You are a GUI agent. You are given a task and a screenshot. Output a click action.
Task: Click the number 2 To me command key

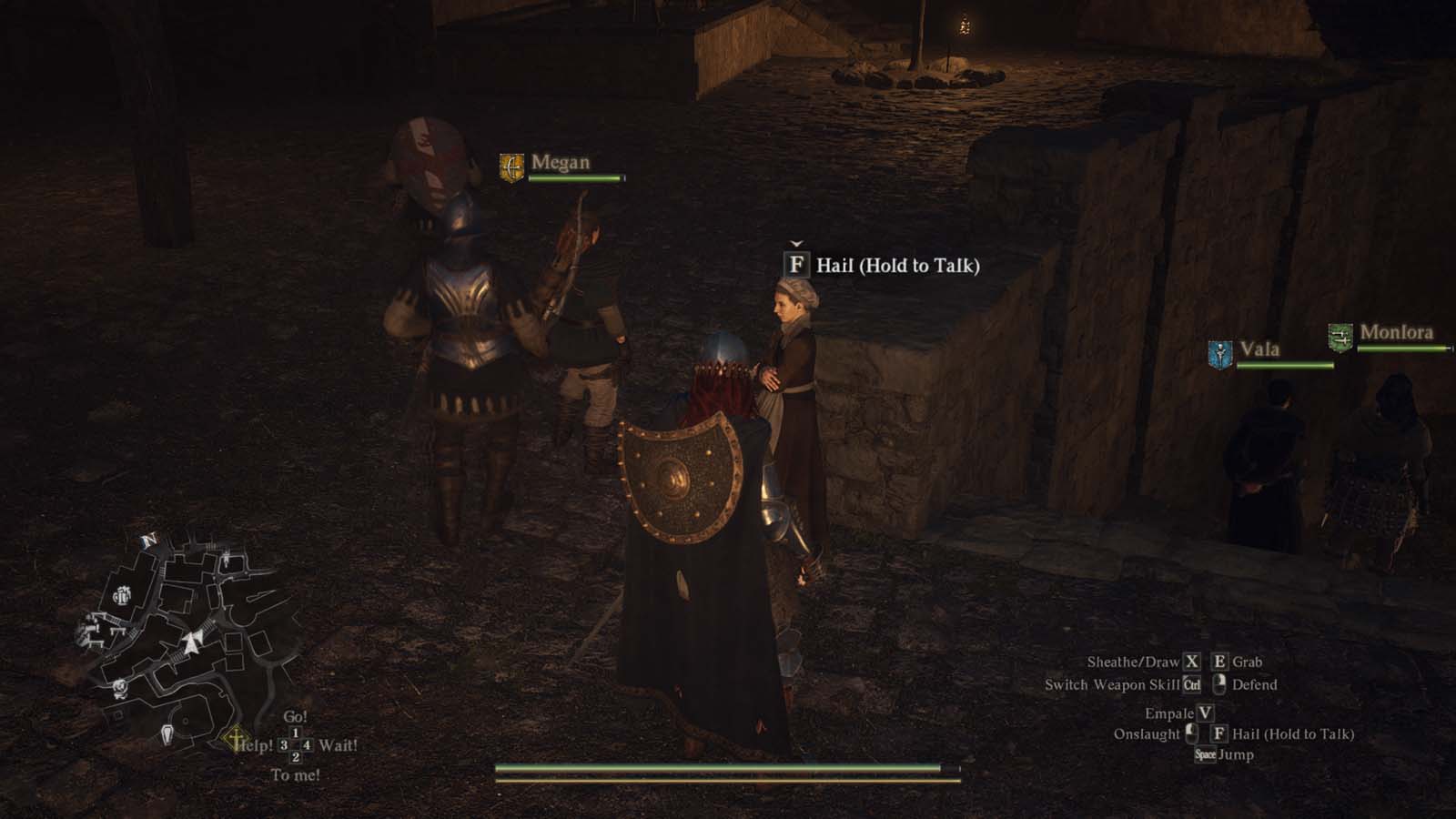[x=296, y=758]
